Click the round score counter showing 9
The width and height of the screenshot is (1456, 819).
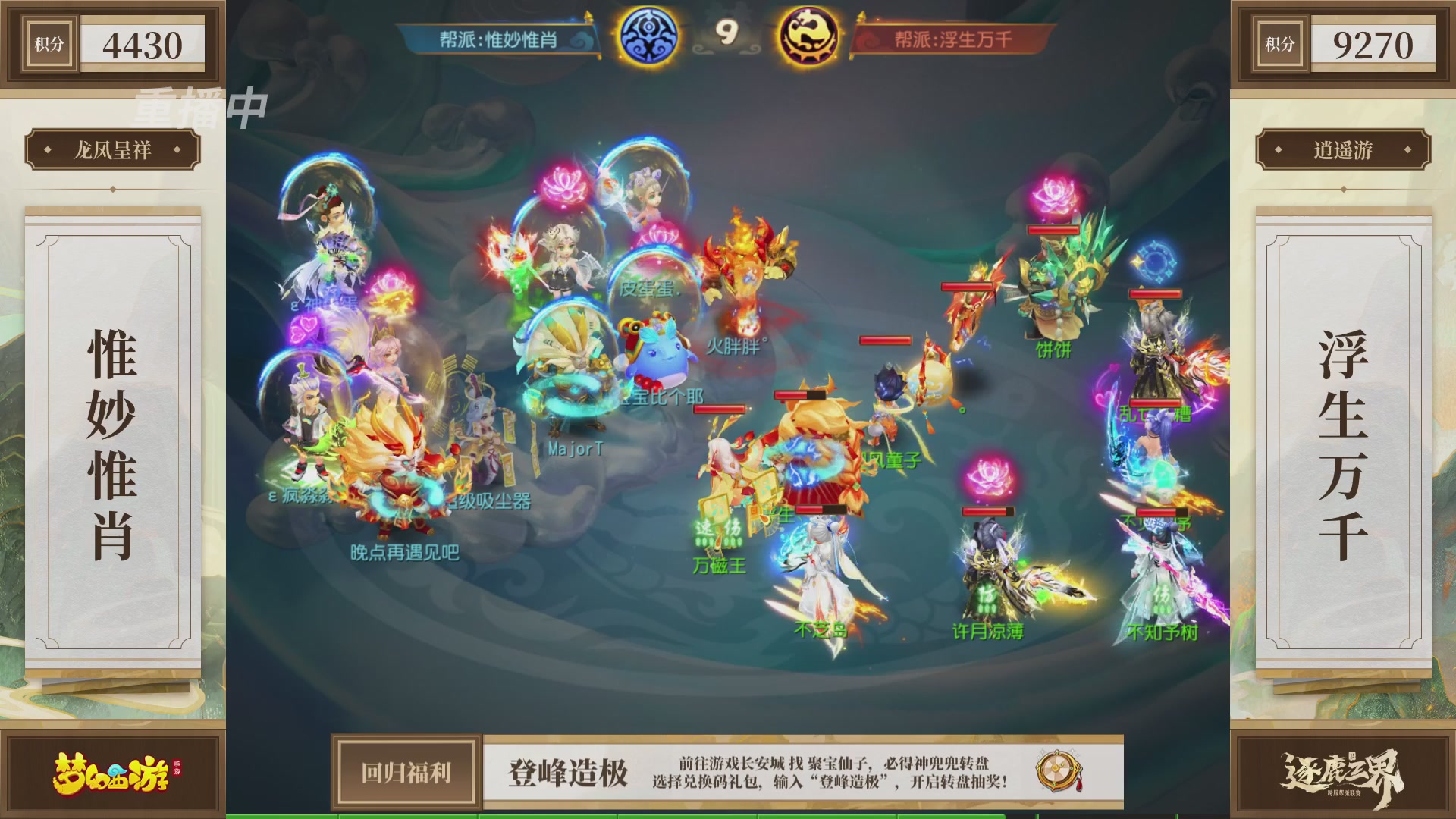click(729, 32)
